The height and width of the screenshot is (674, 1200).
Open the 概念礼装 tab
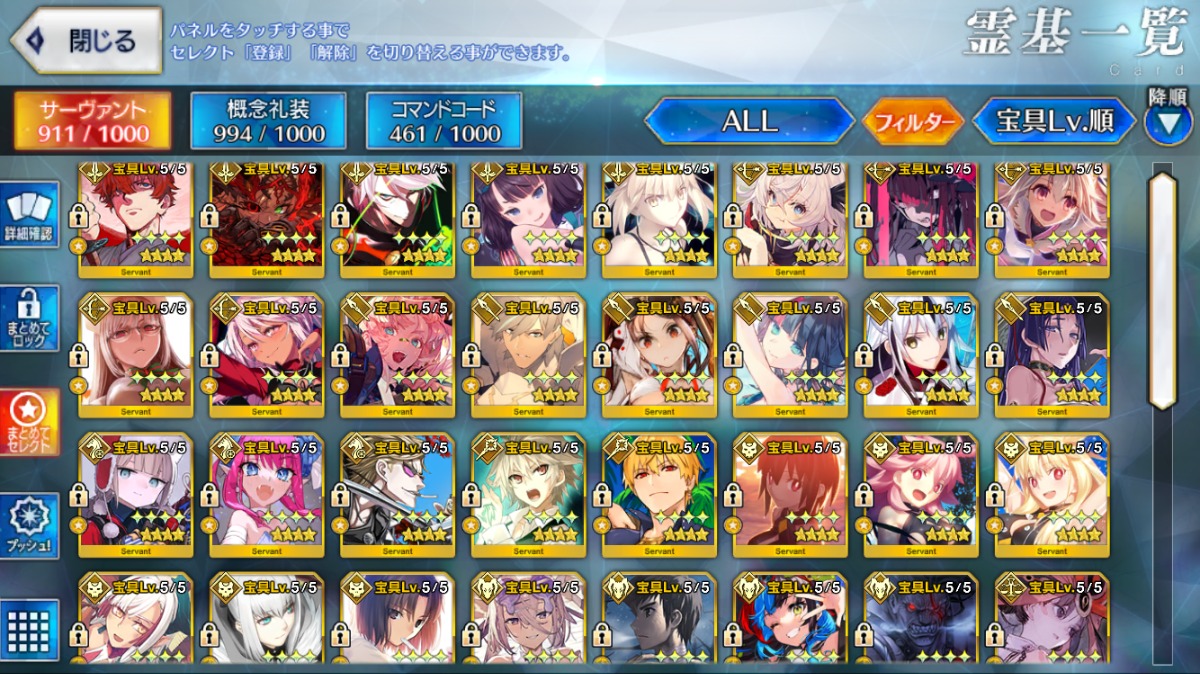(x=268, y=121)
